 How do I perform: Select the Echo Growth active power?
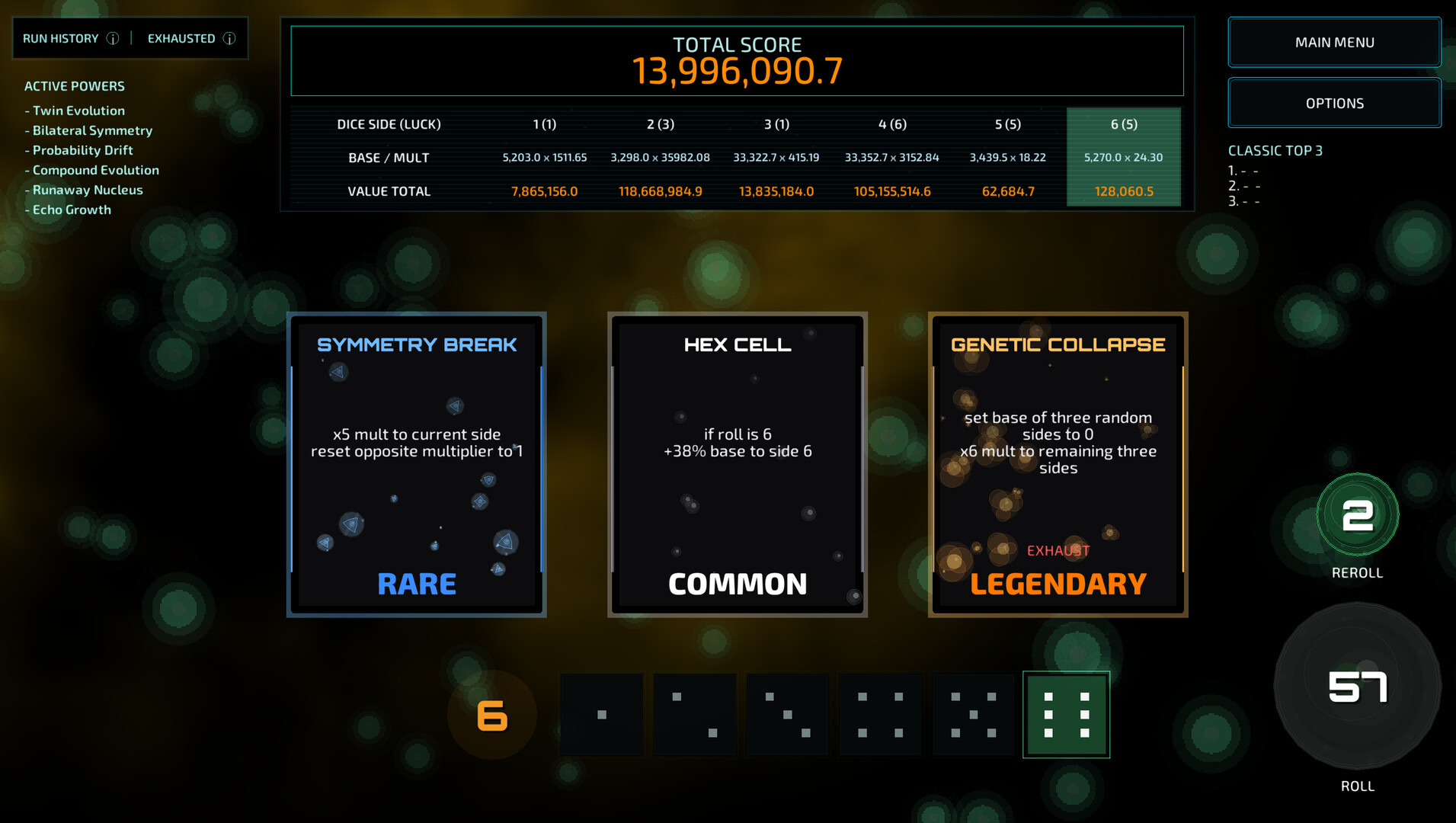tap(72, 210)
